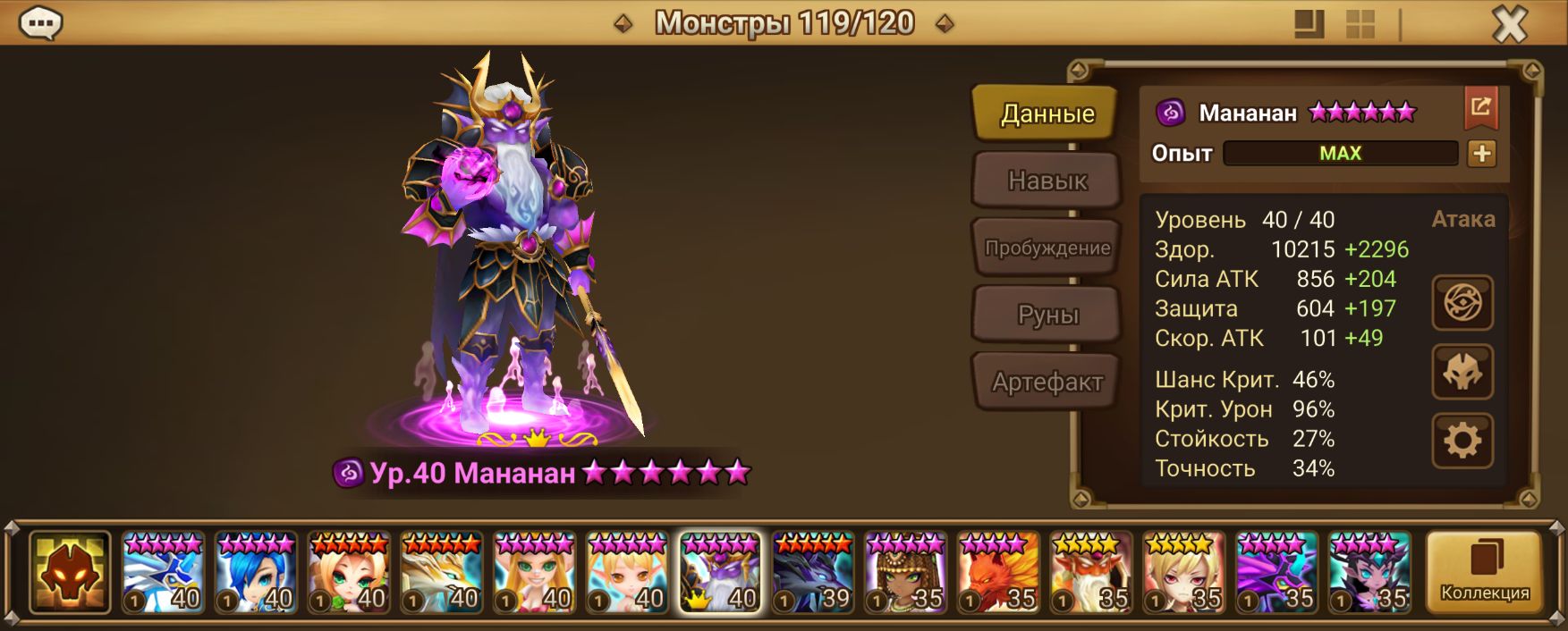Tap the plus button next to Опыт
The height and width of the screenshot is (631, 1568).
click(x=1481, y=154)
